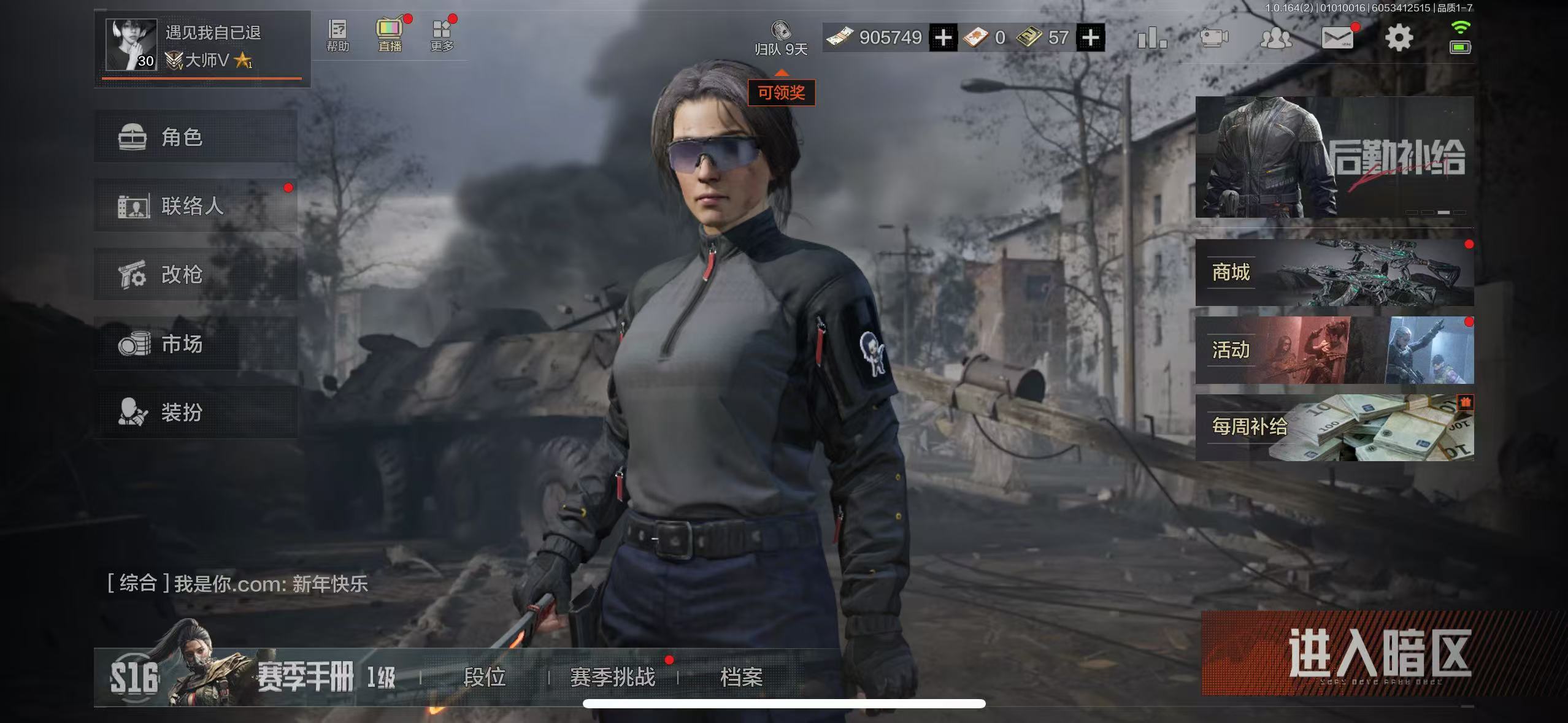Open the friends group icon
This screenshot has height=723, width=1568.
pos(1275,38)
